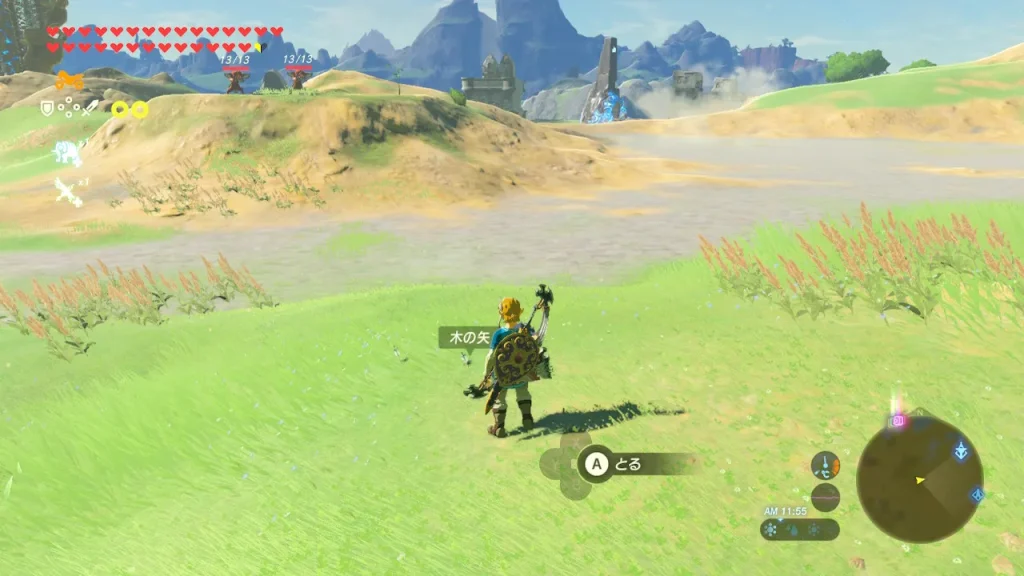Click the sword weapon quick-select icon
The image size is (1024, 576).
(x=88, y=107)
